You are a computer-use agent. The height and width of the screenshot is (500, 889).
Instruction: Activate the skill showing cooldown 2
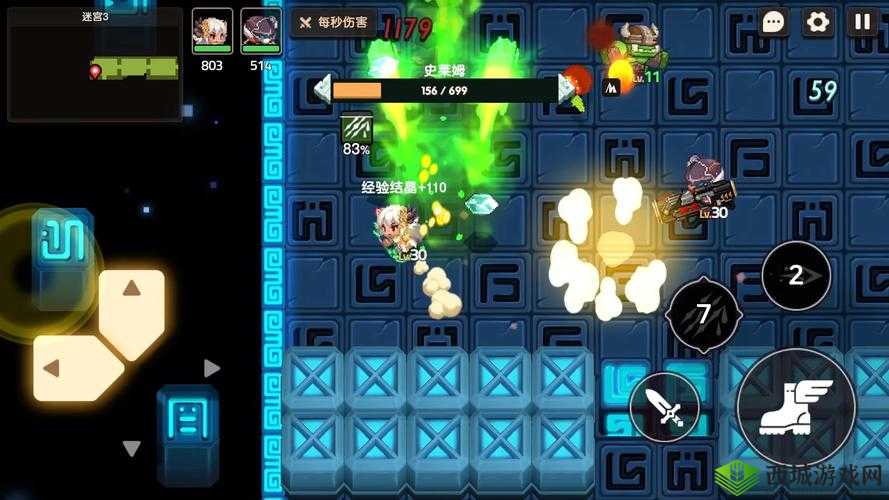click(x=796, y=276)
